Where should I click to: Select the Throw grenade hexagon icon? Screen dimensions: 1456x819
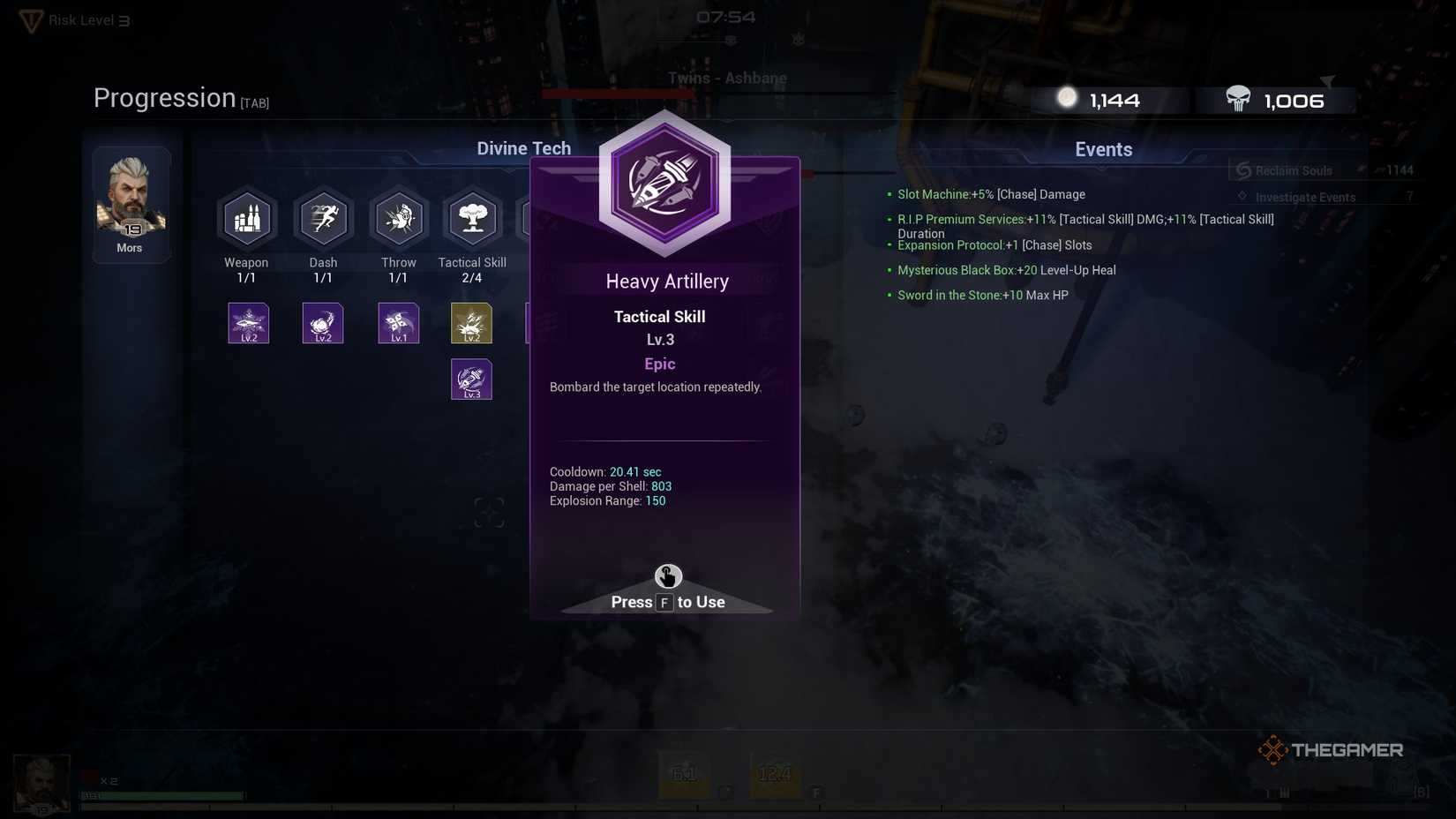(x=398, y=218)
